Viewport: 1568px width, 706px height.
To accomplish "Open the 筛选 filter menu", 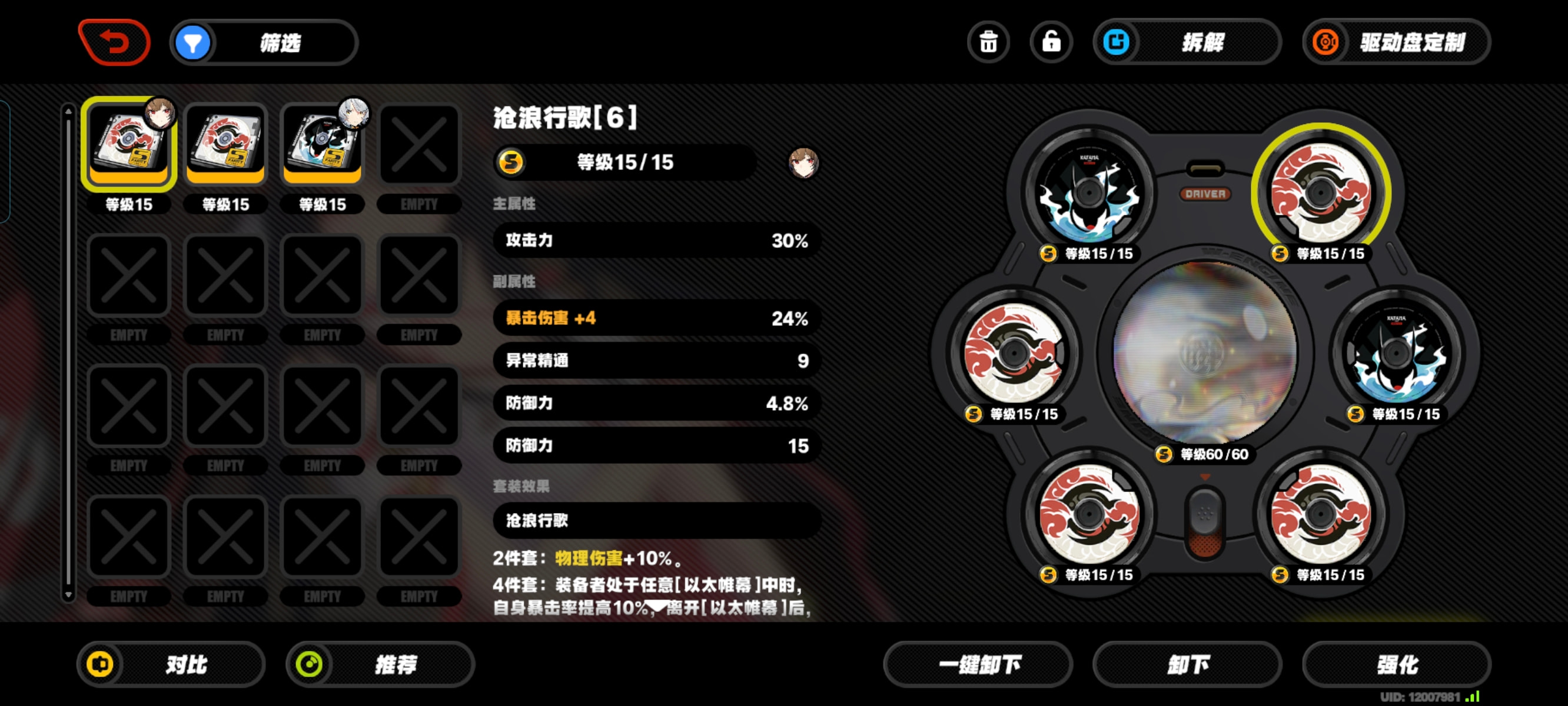I will (264, 42).
